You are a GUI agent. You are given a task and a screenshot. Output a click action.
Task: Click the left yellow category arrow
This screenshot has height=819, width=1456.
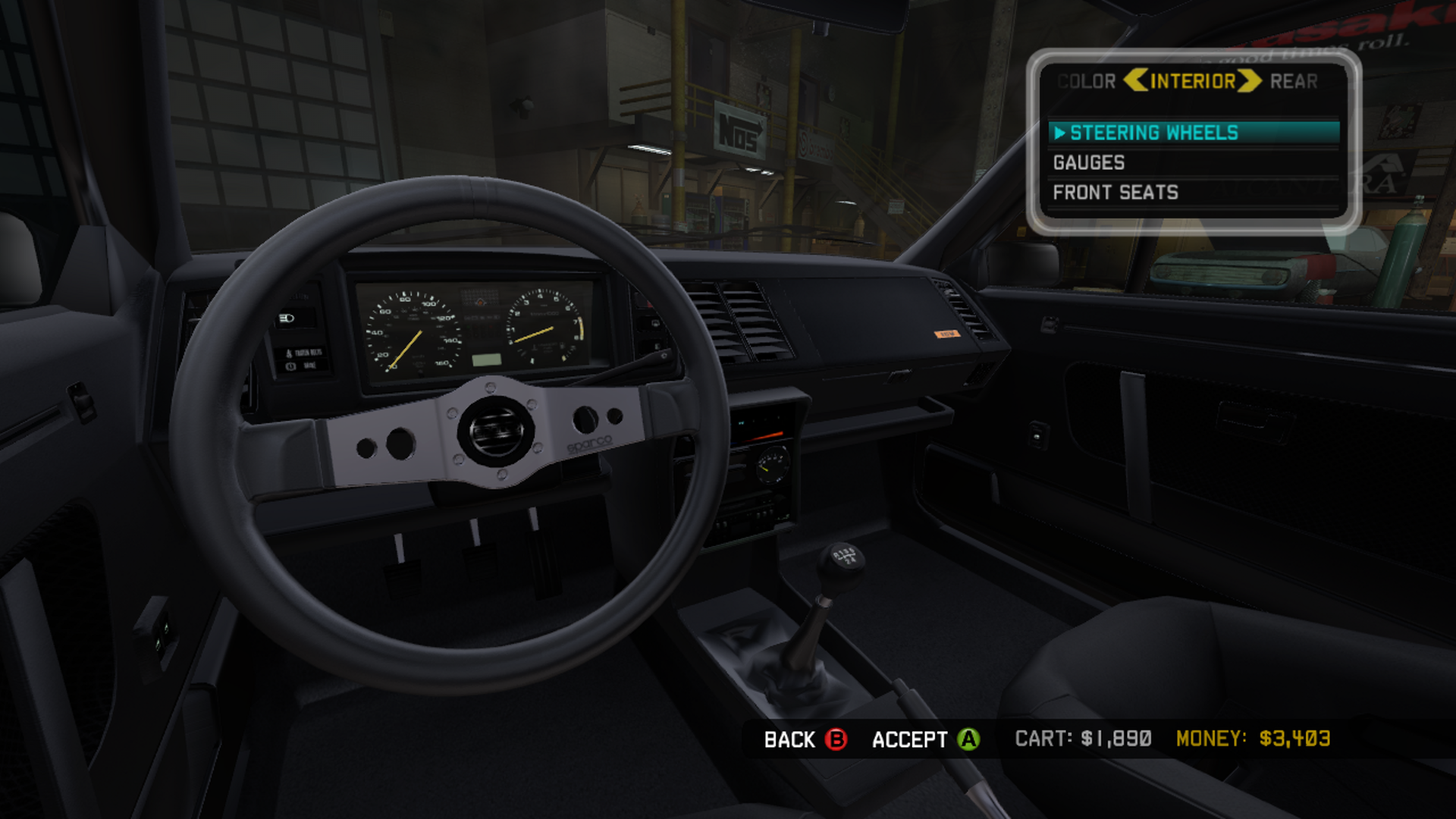coord(1135,80)
